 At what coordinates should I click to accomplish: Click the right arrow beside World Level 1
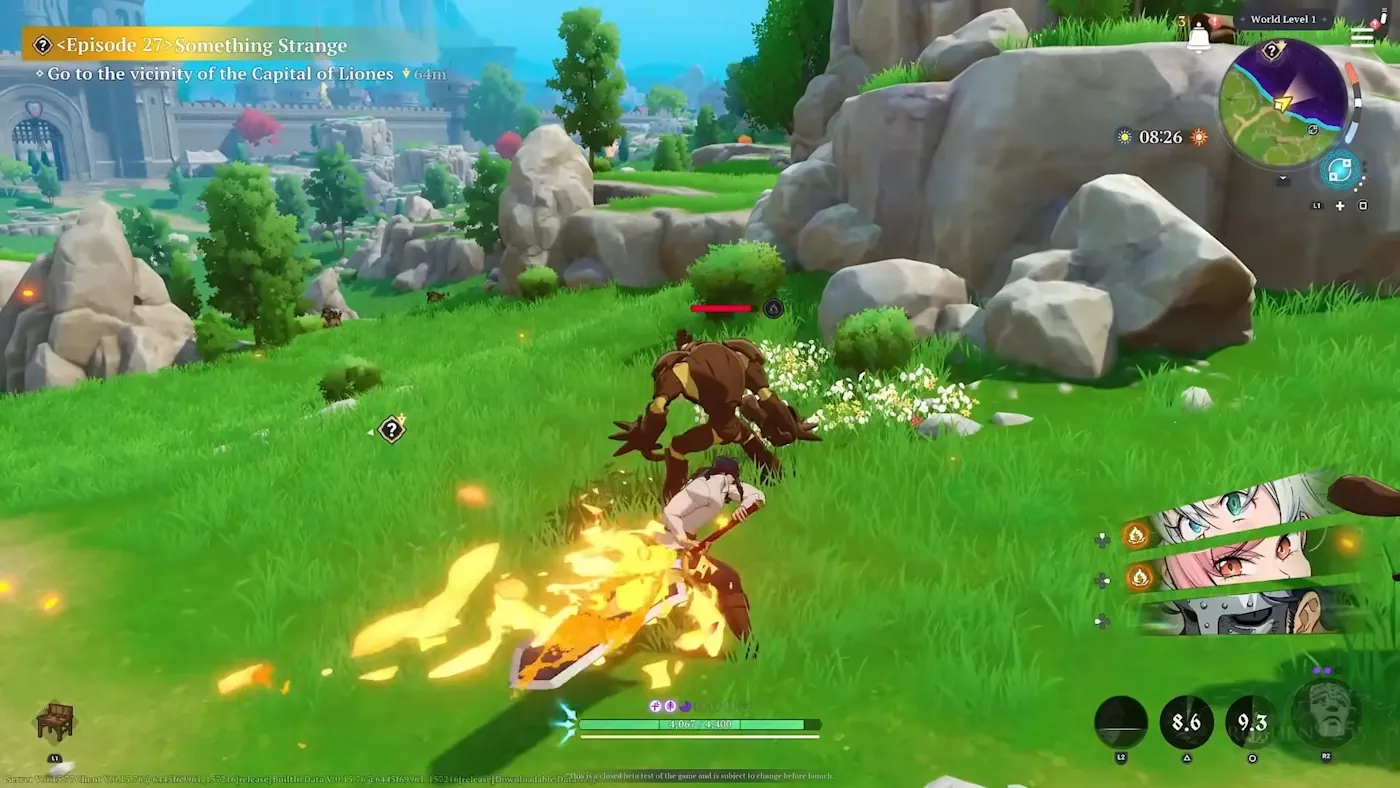(x=1324, y=20)
